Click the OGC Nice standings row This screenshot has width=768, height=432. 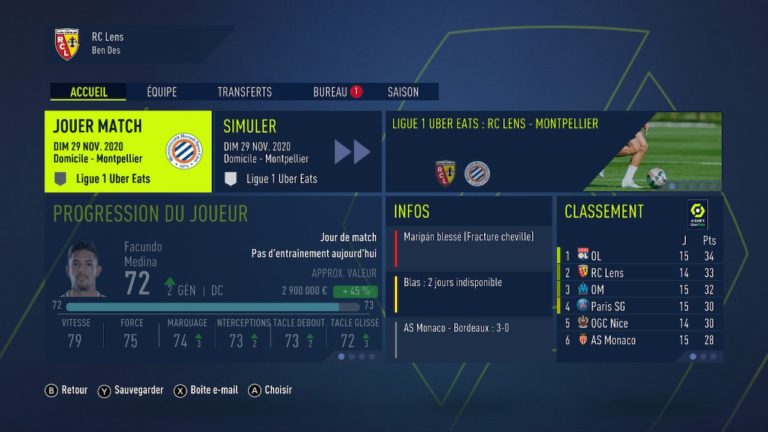click(x=638, y=323)
